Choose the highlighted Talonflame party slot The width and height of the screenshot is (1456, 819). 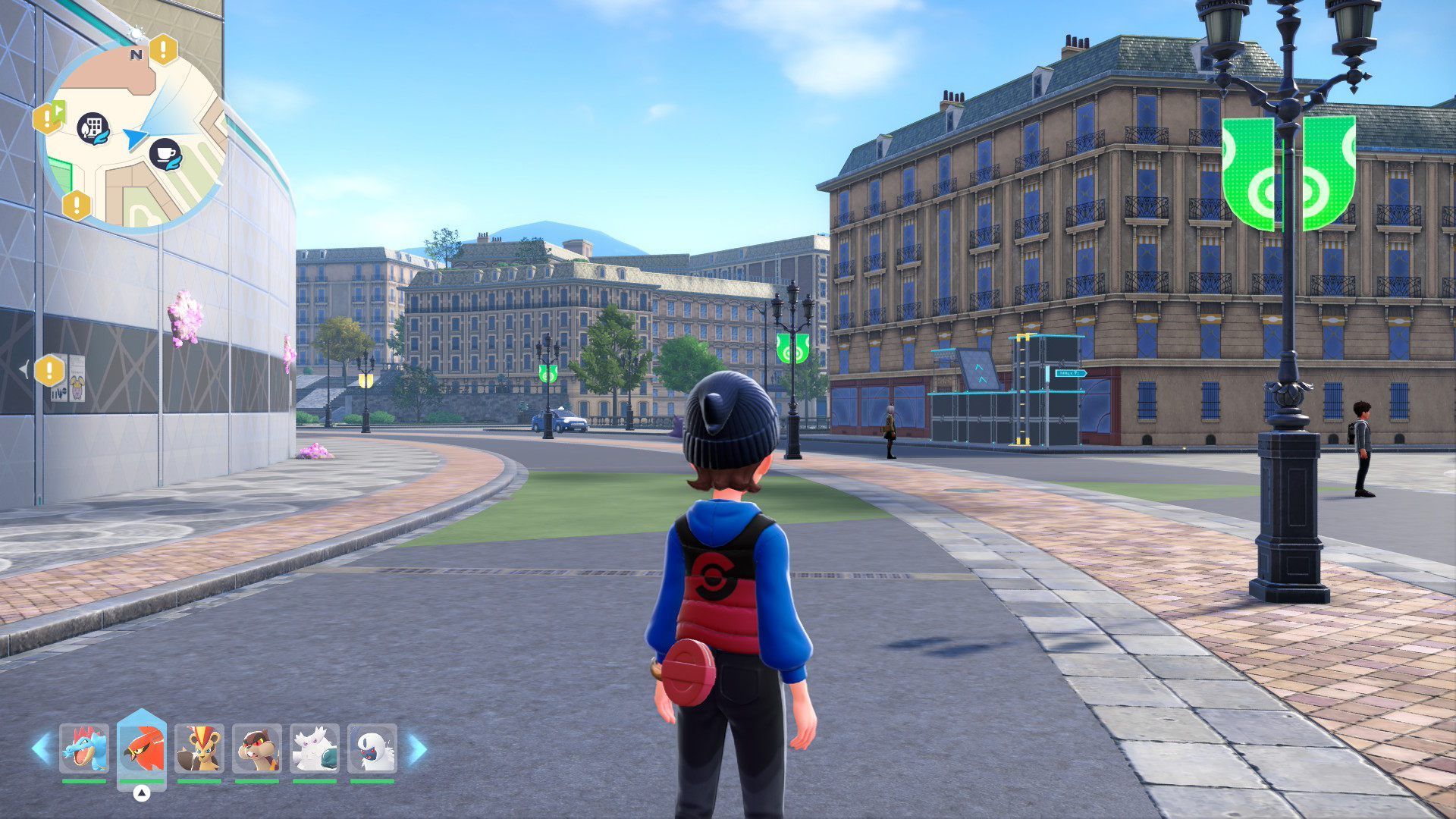142,748
